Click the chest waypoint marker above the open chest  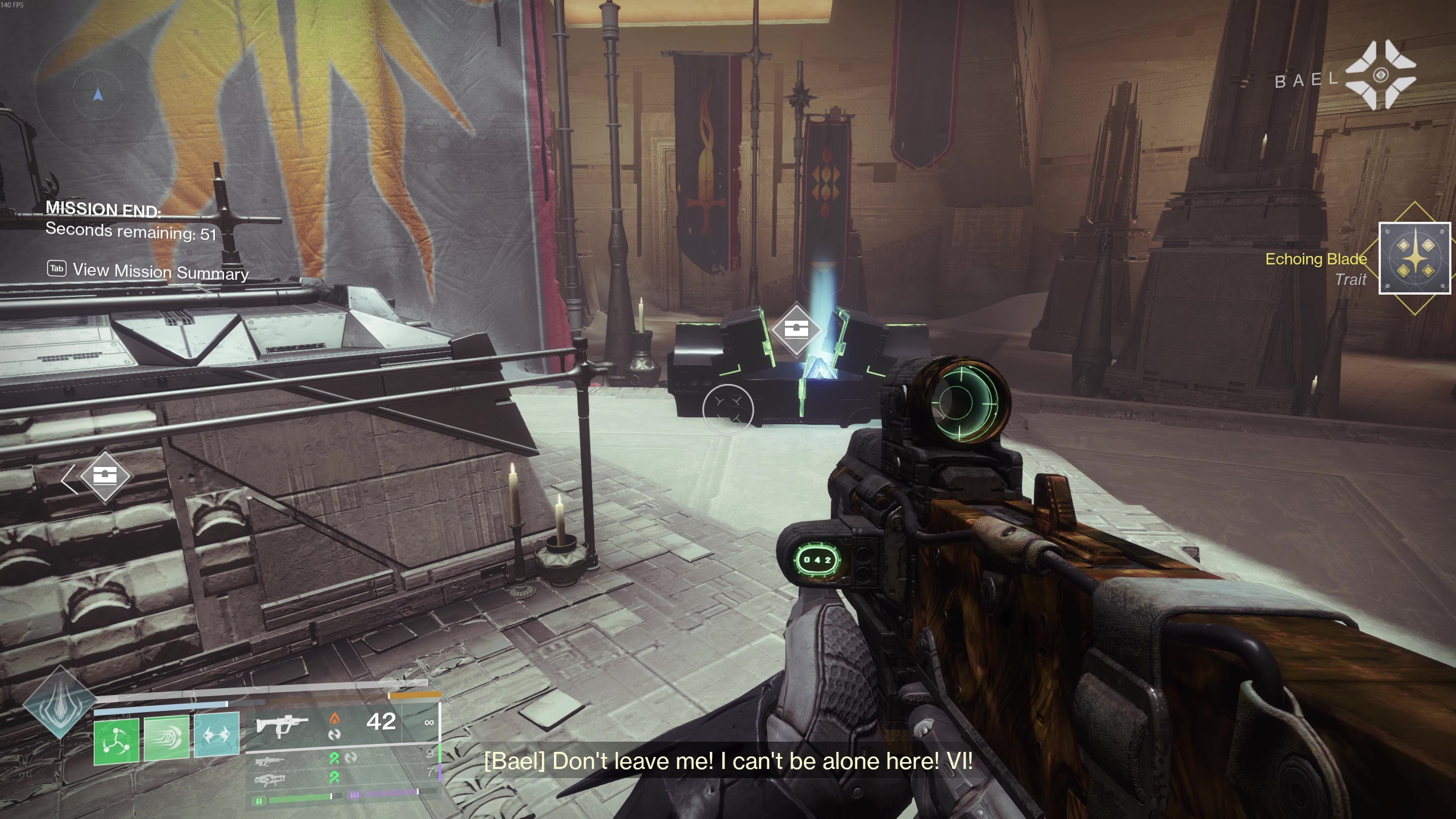796,329
